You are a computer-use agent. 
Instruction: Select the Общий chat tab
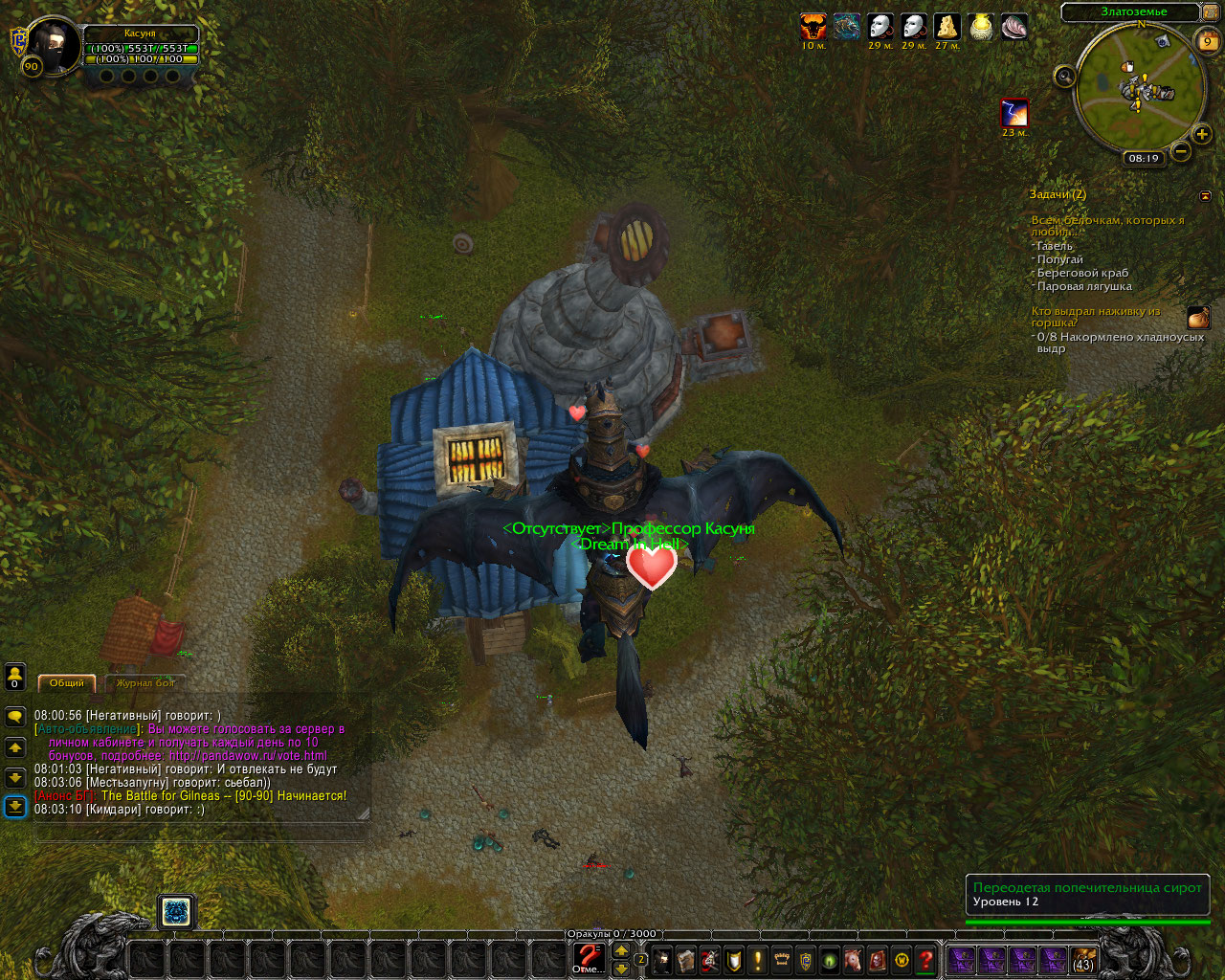[x=67, y=683]
